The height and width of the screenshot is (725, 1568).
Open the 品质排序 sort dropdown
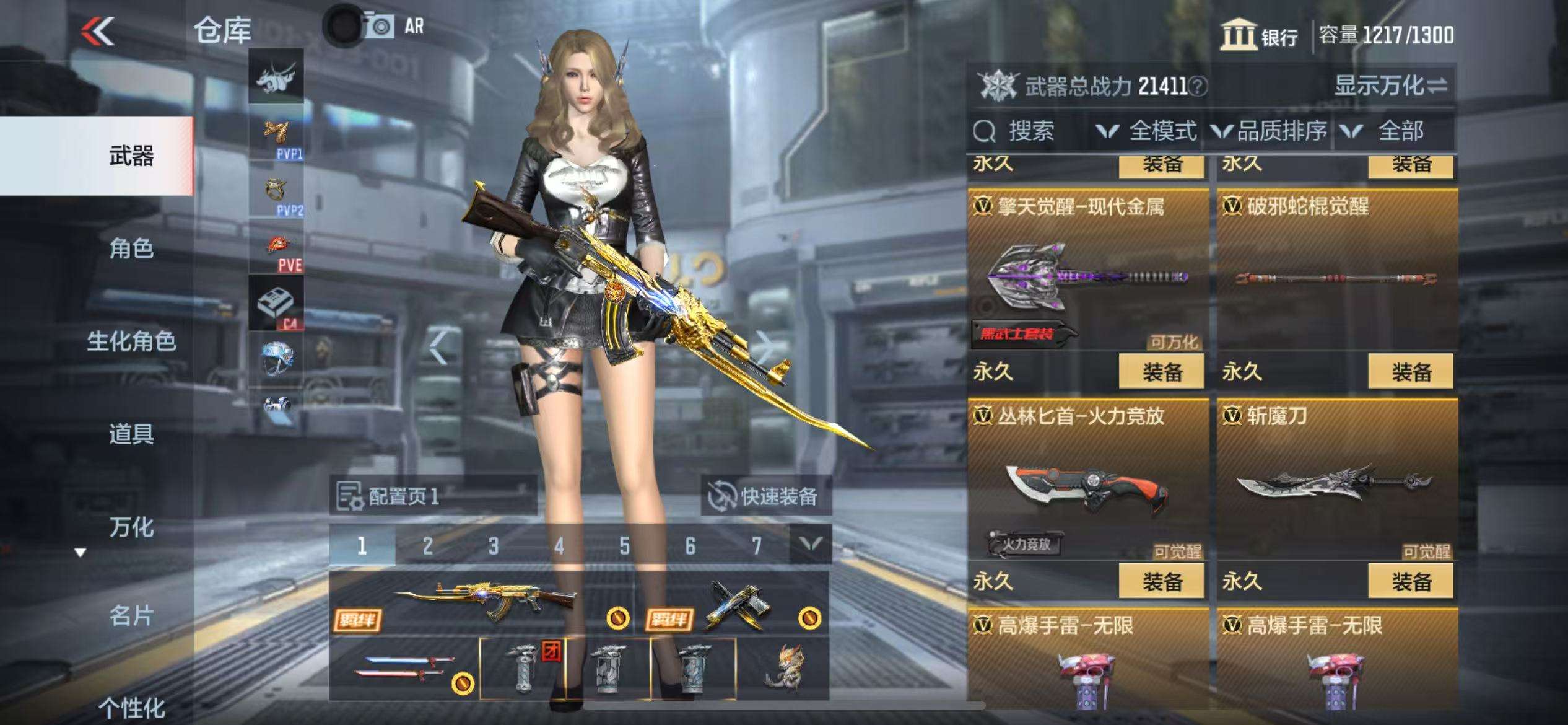pyautogui.click(x=1270, y=131)
